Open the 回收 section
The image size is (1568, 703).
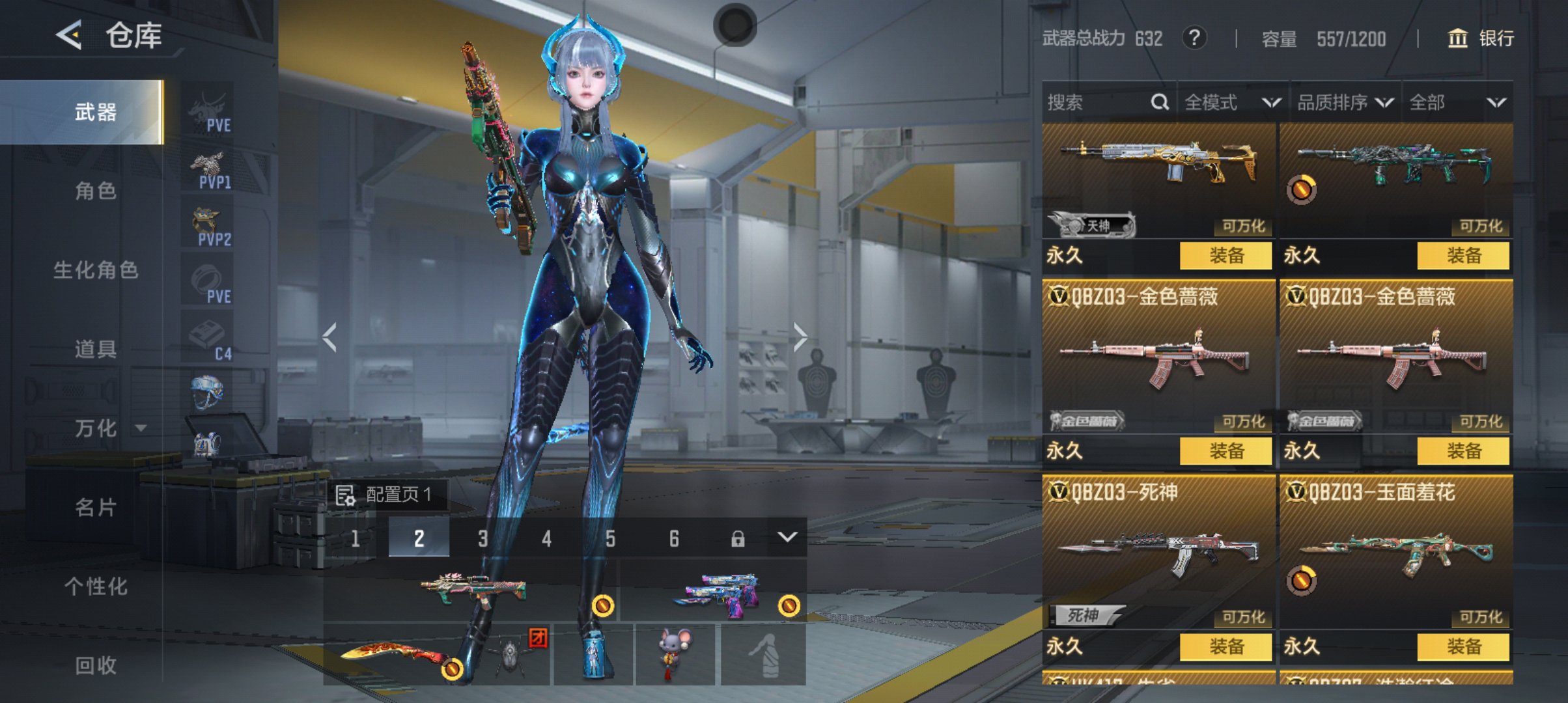[96, 665]
